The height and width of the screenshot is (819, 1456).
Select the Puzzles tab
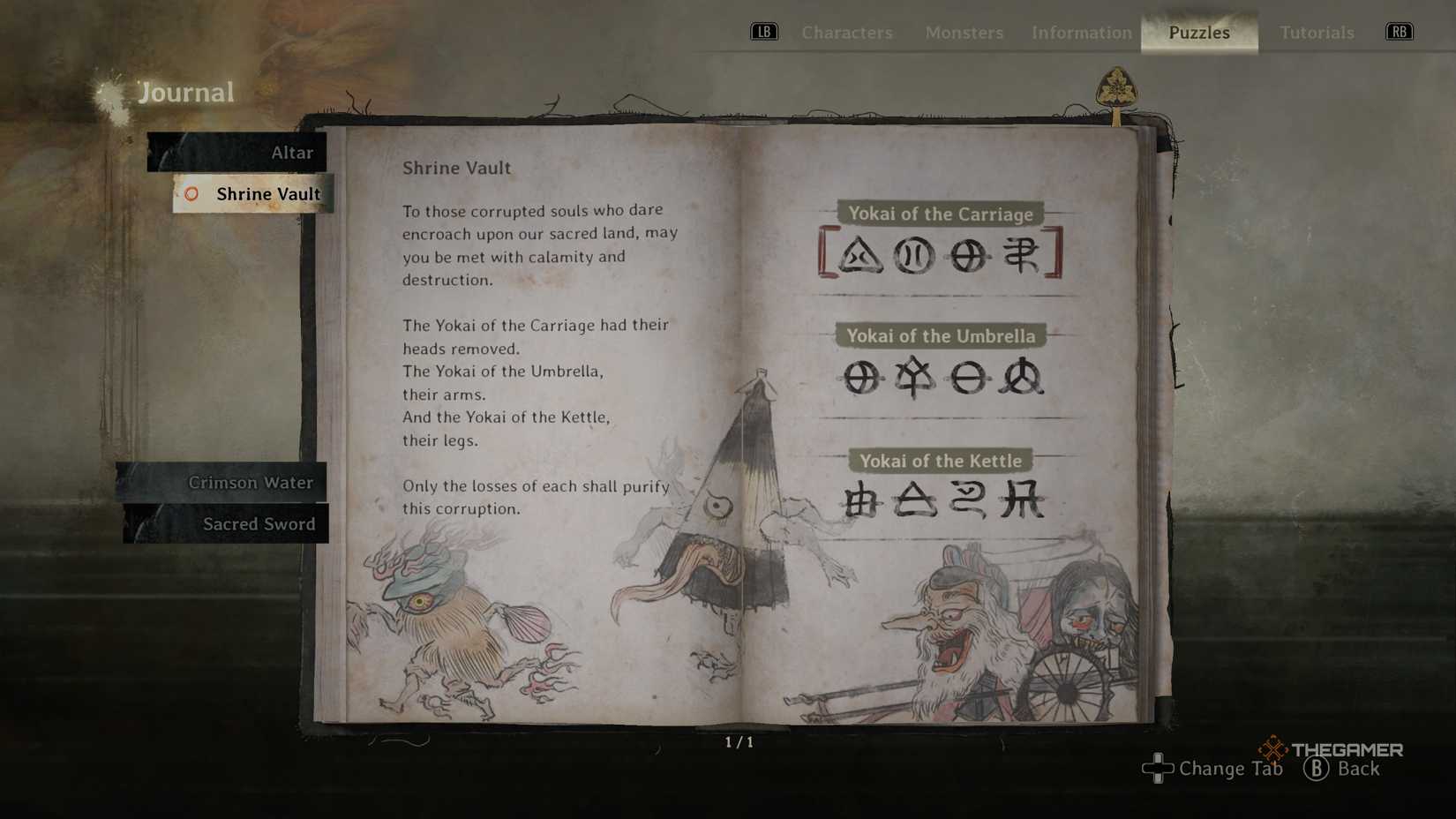(x=1198, y=33)
